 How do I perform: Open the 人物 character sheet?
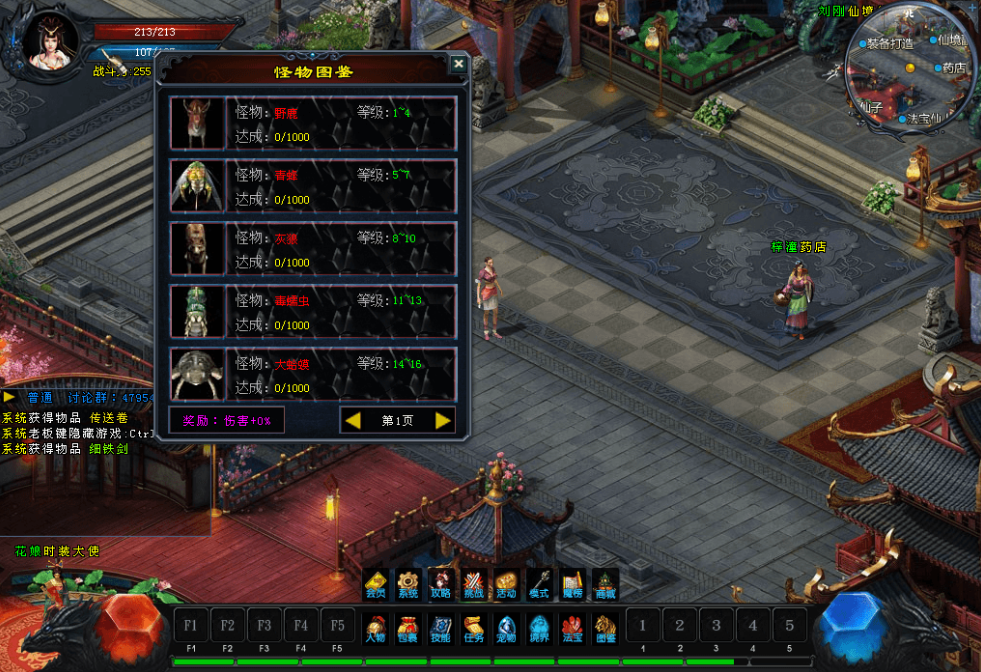375,627
